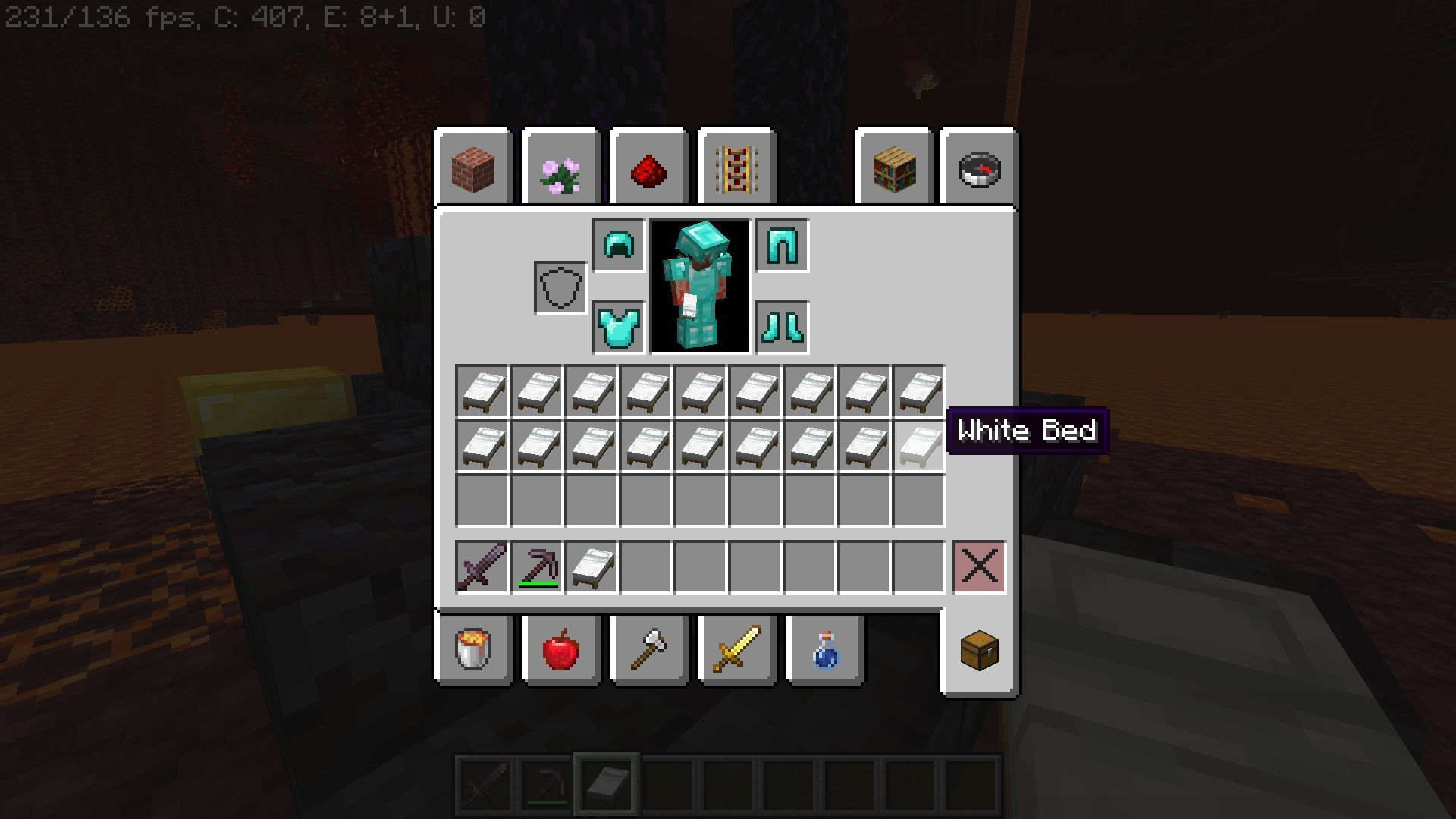Click the diamond helmet armor slot
Image resolution: width=1456 pixels, height=819 pixels.
click(617, 244)
